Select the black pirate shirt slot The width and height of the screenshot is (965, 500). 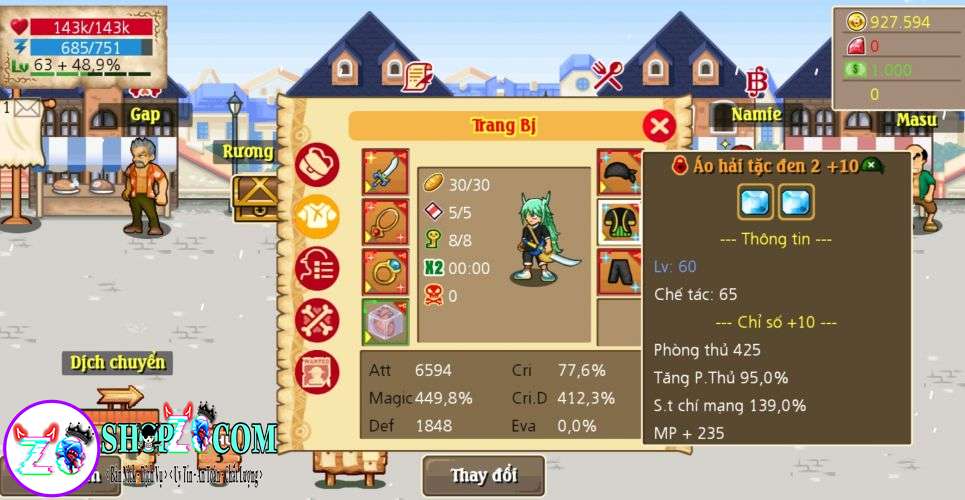point(619,221)
